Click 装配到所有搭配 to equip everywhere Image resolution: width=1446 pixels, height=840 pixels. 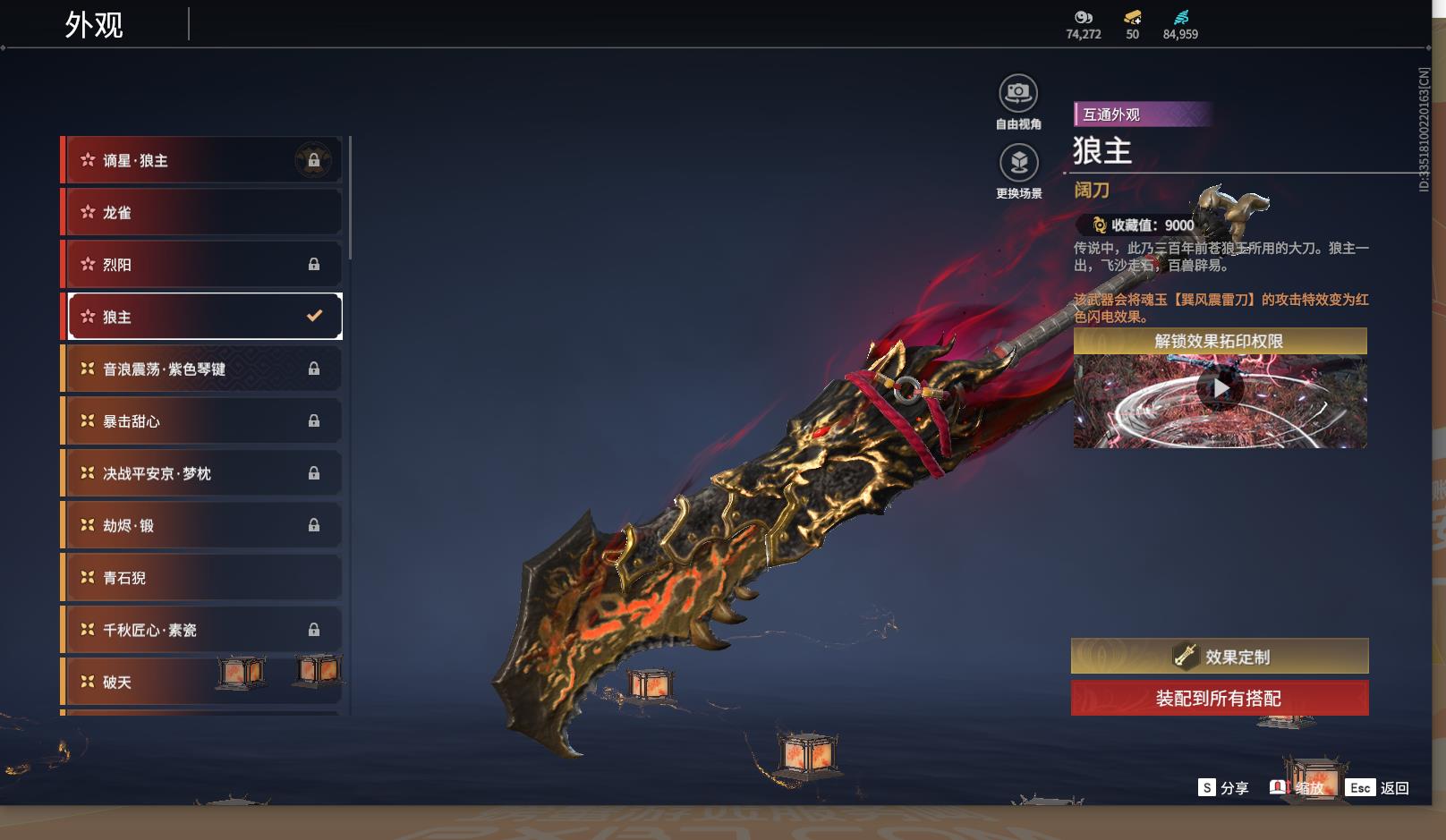[1220, 698]
